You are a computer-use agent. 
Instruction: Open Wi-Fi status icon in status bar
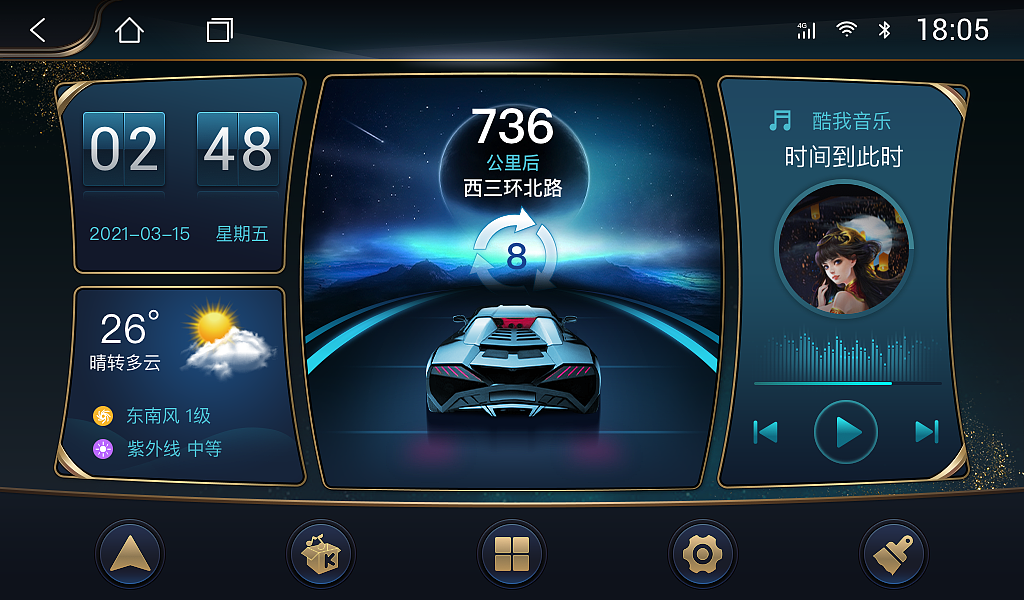tap(847, 30)
